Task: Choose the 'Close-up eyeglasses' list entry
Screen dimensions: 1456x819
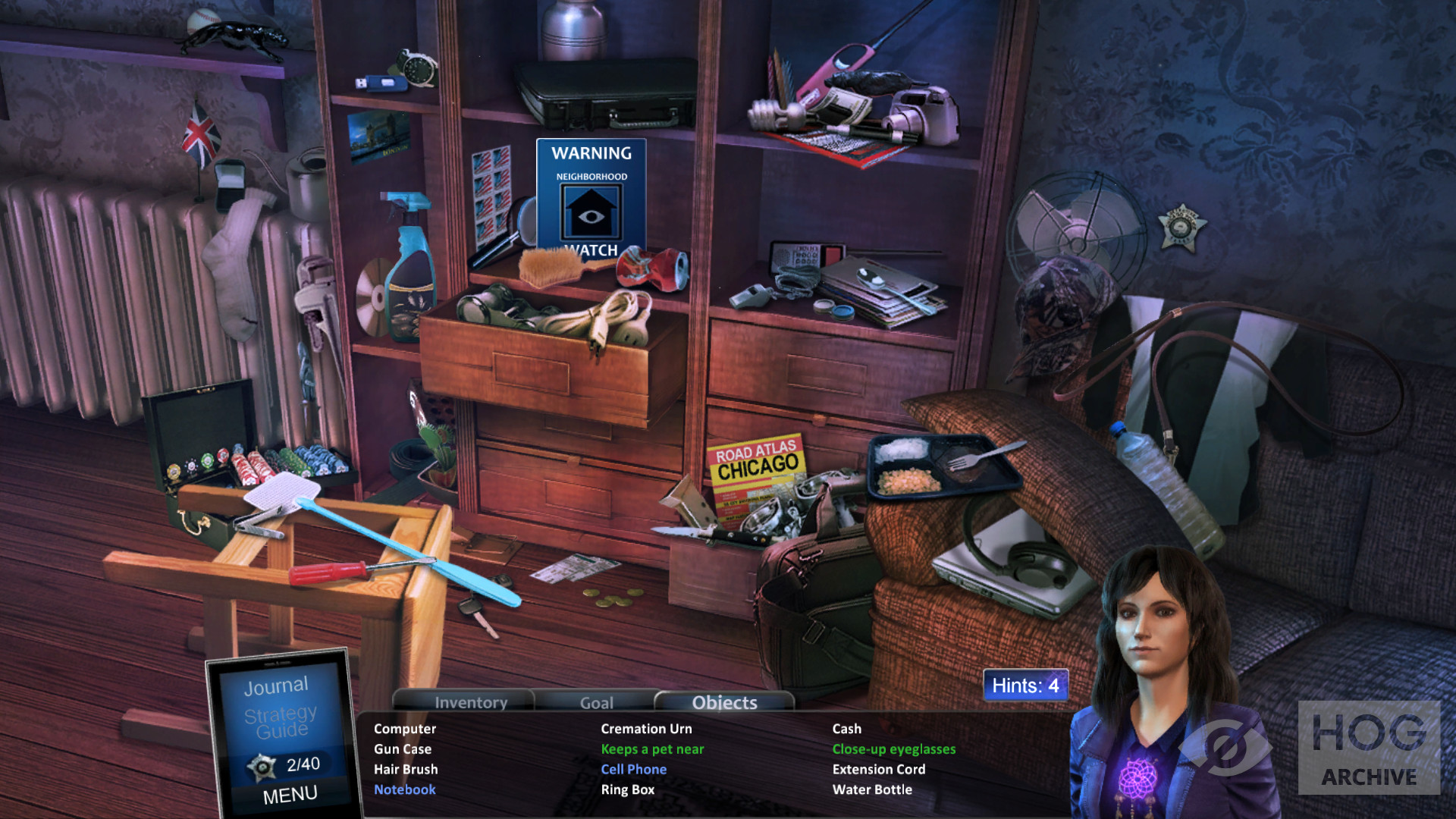Action: (x=893, y=749)
